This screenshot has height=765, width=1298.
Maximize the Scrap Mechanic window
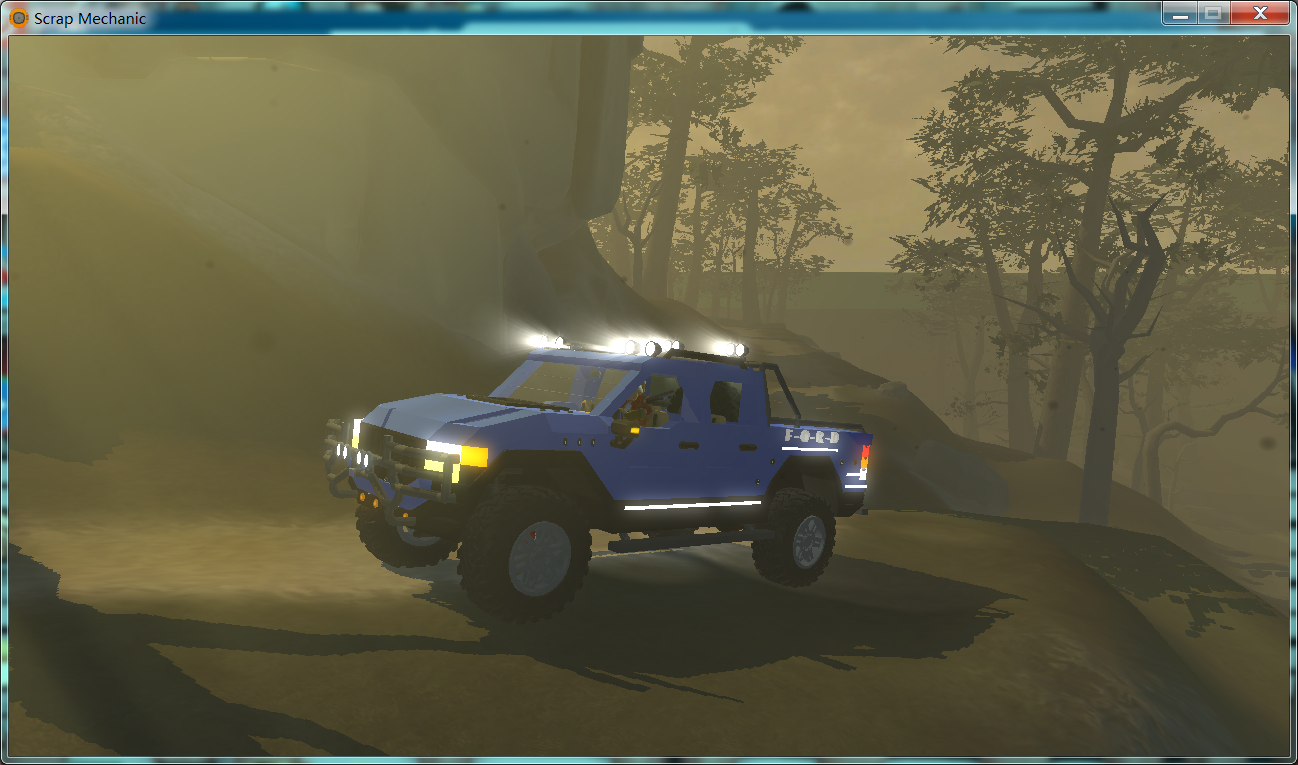click(1215, 14)
